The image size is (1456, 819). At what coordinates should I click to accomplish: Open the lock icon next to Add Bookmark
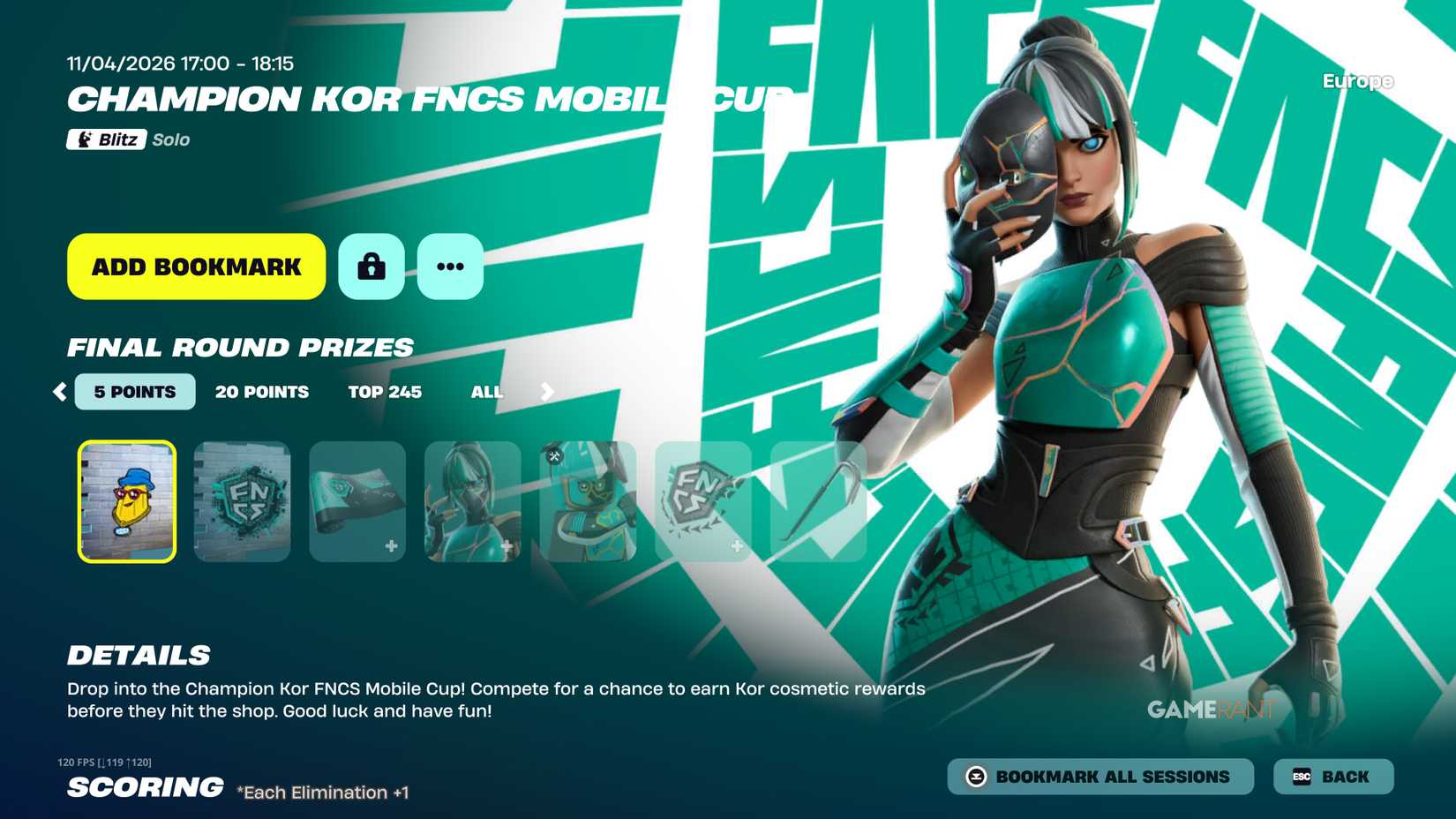click(371, 266)
